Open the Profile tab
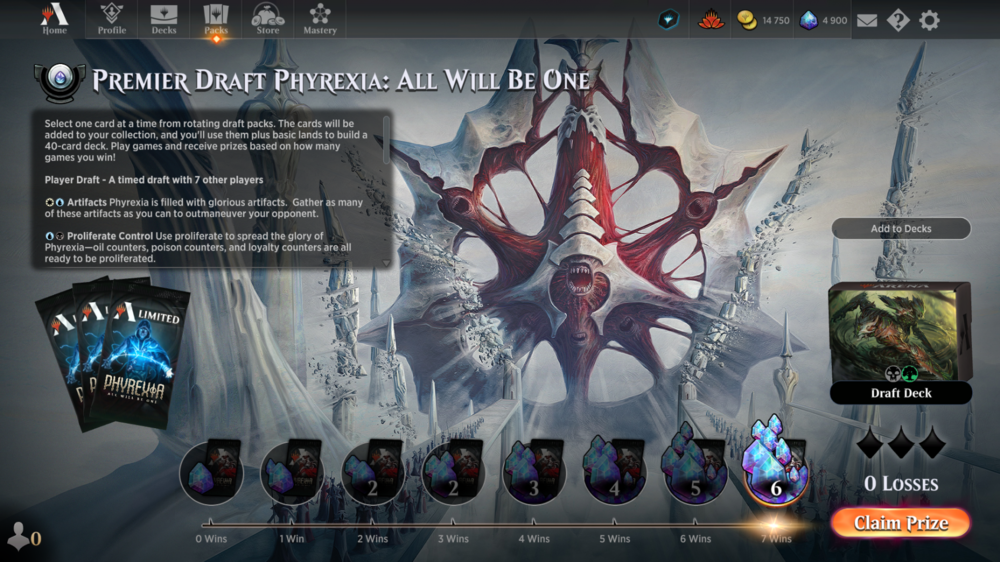 tap(111, 19)
